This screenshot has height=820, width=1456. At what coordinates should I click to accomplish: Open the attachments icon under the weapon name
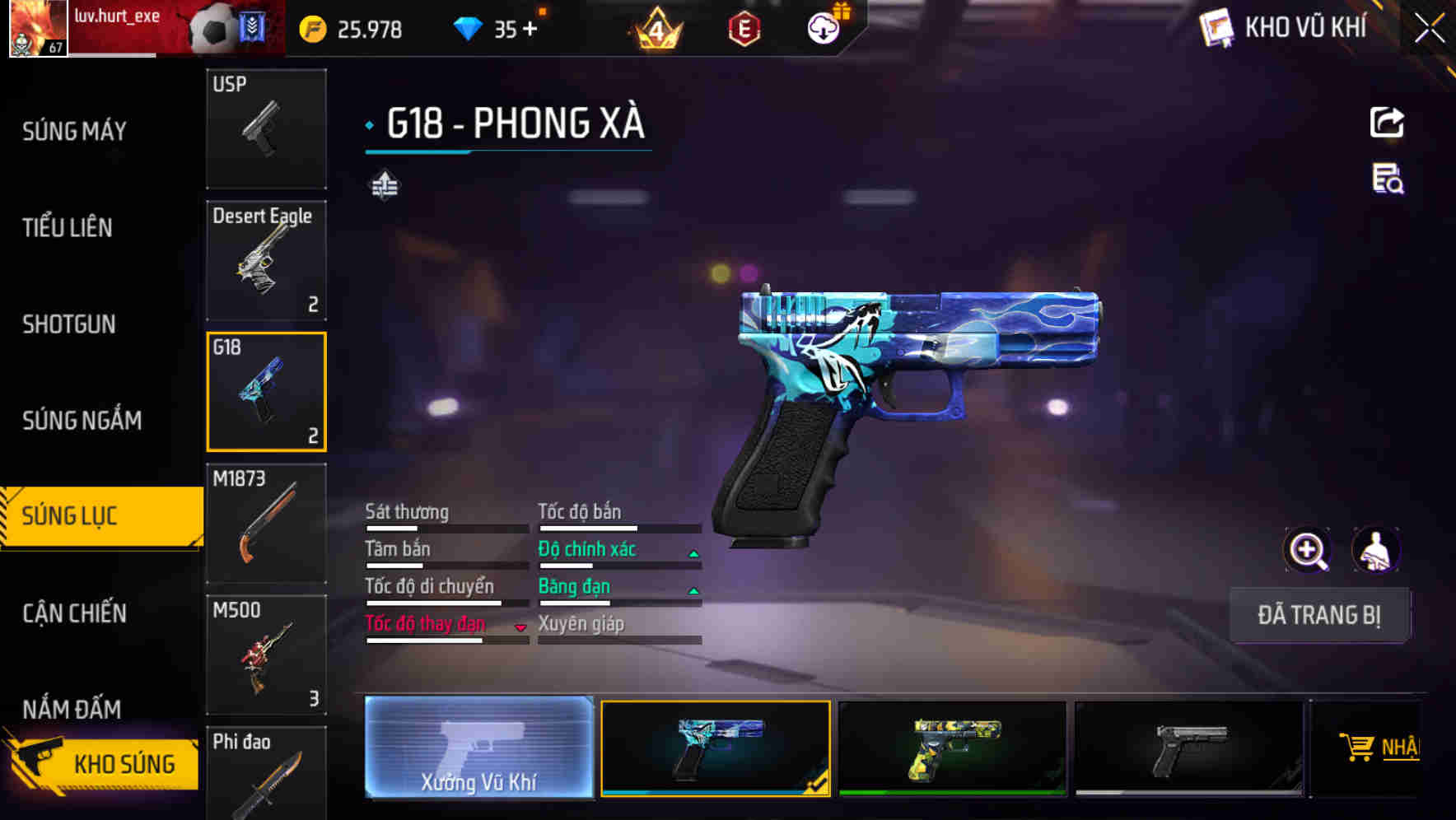coord(384,186)
